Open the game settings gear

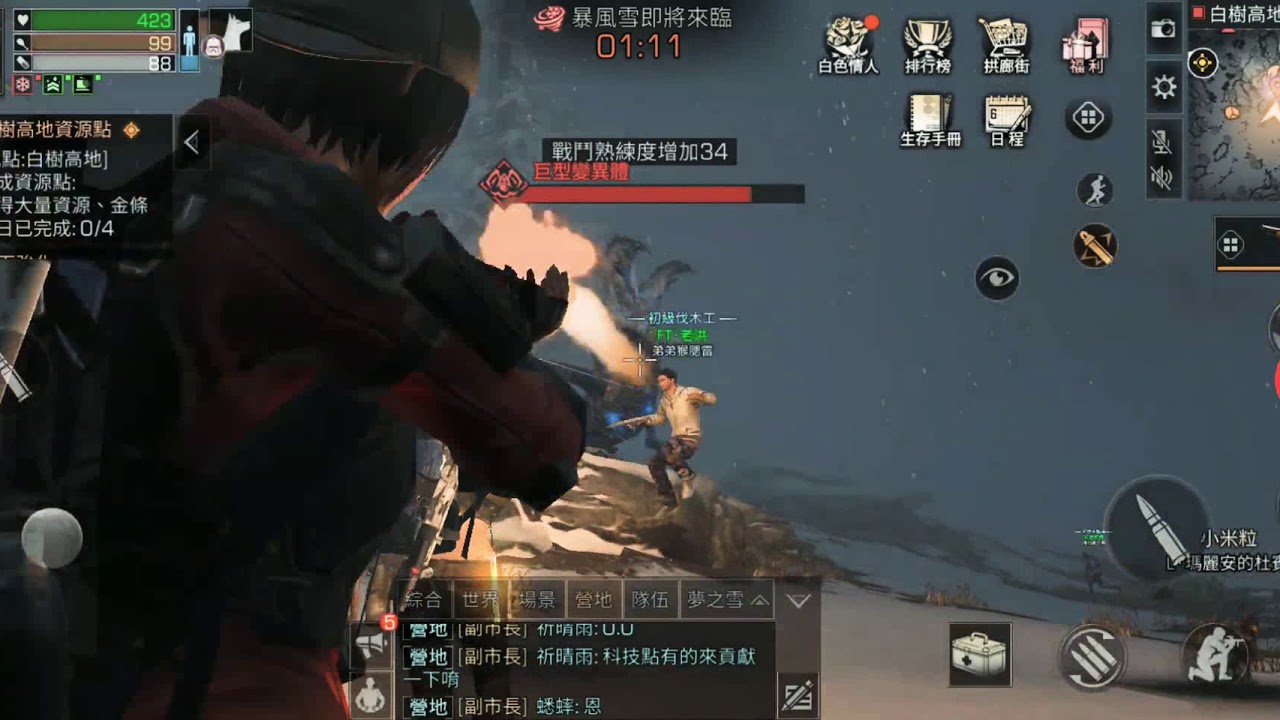[1162, 87]
